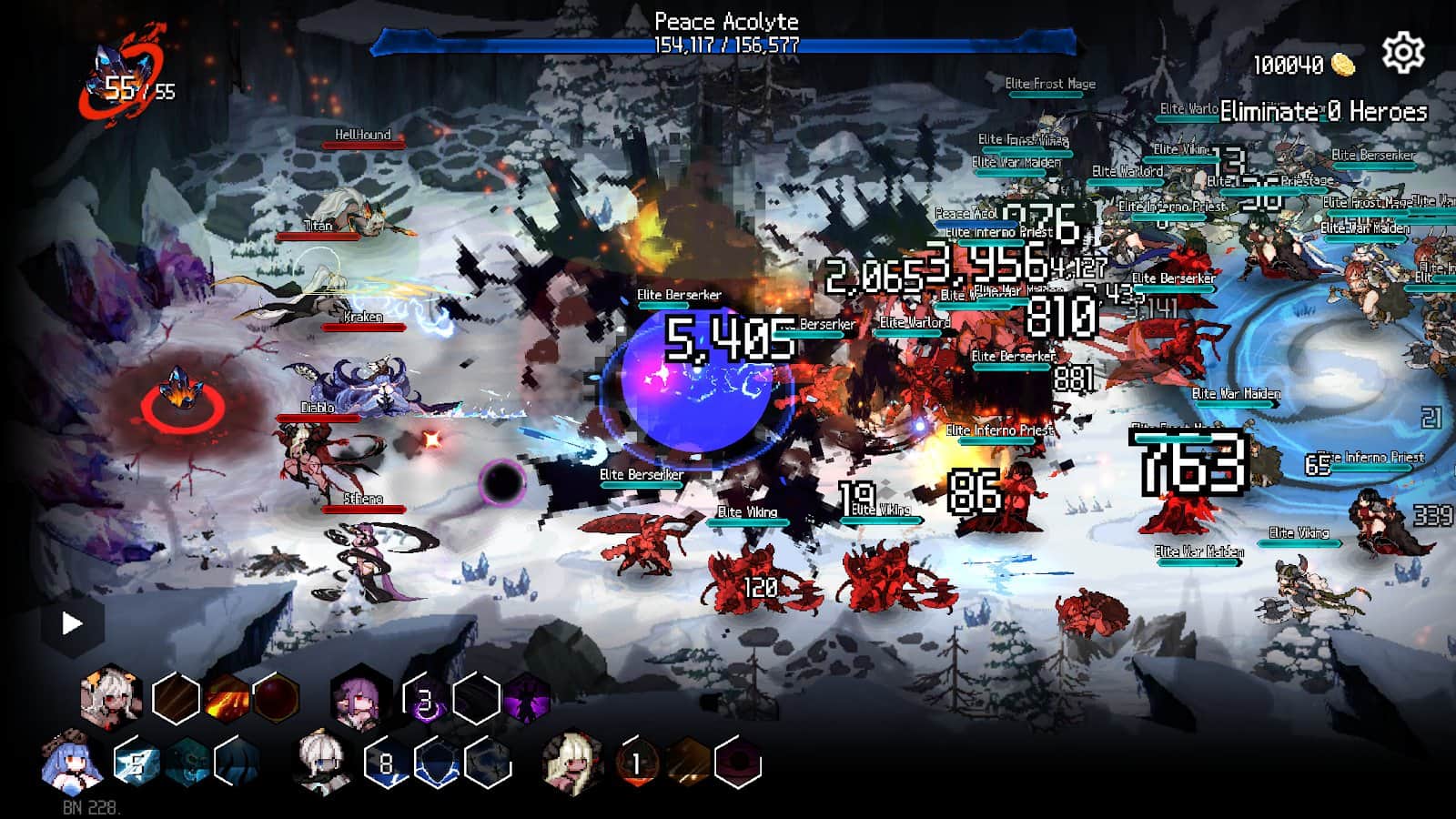
Task: Activate the purple shadow figure skill
Action: (x=527, y=699)
